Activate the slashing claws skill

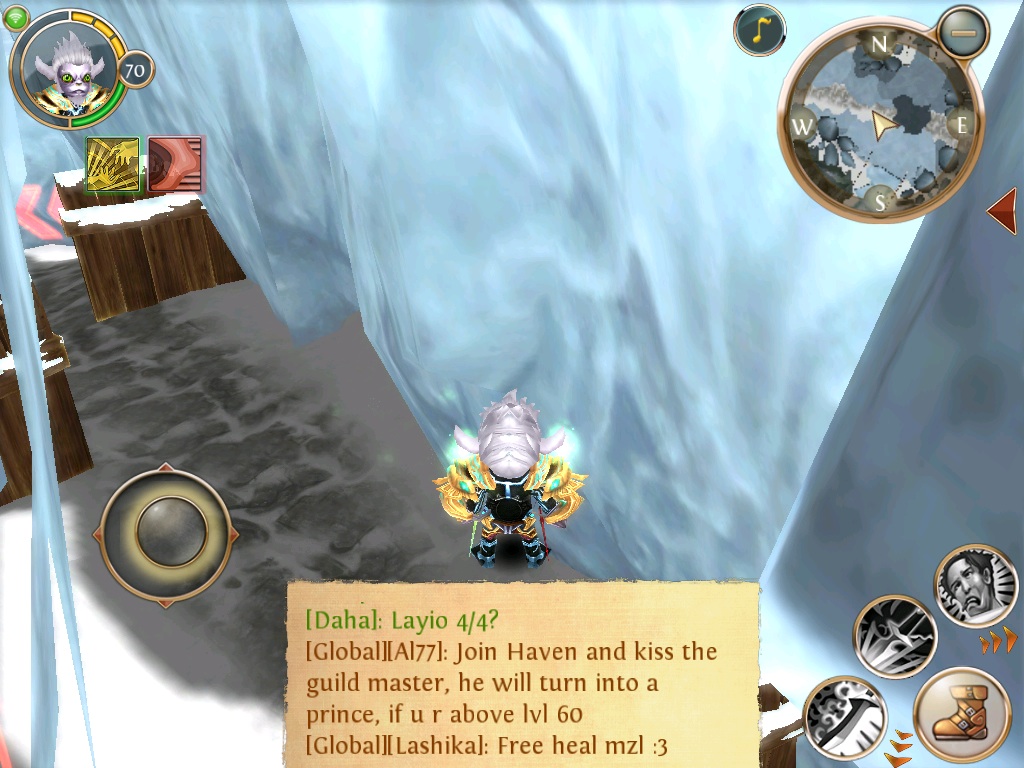pos(895,636)
